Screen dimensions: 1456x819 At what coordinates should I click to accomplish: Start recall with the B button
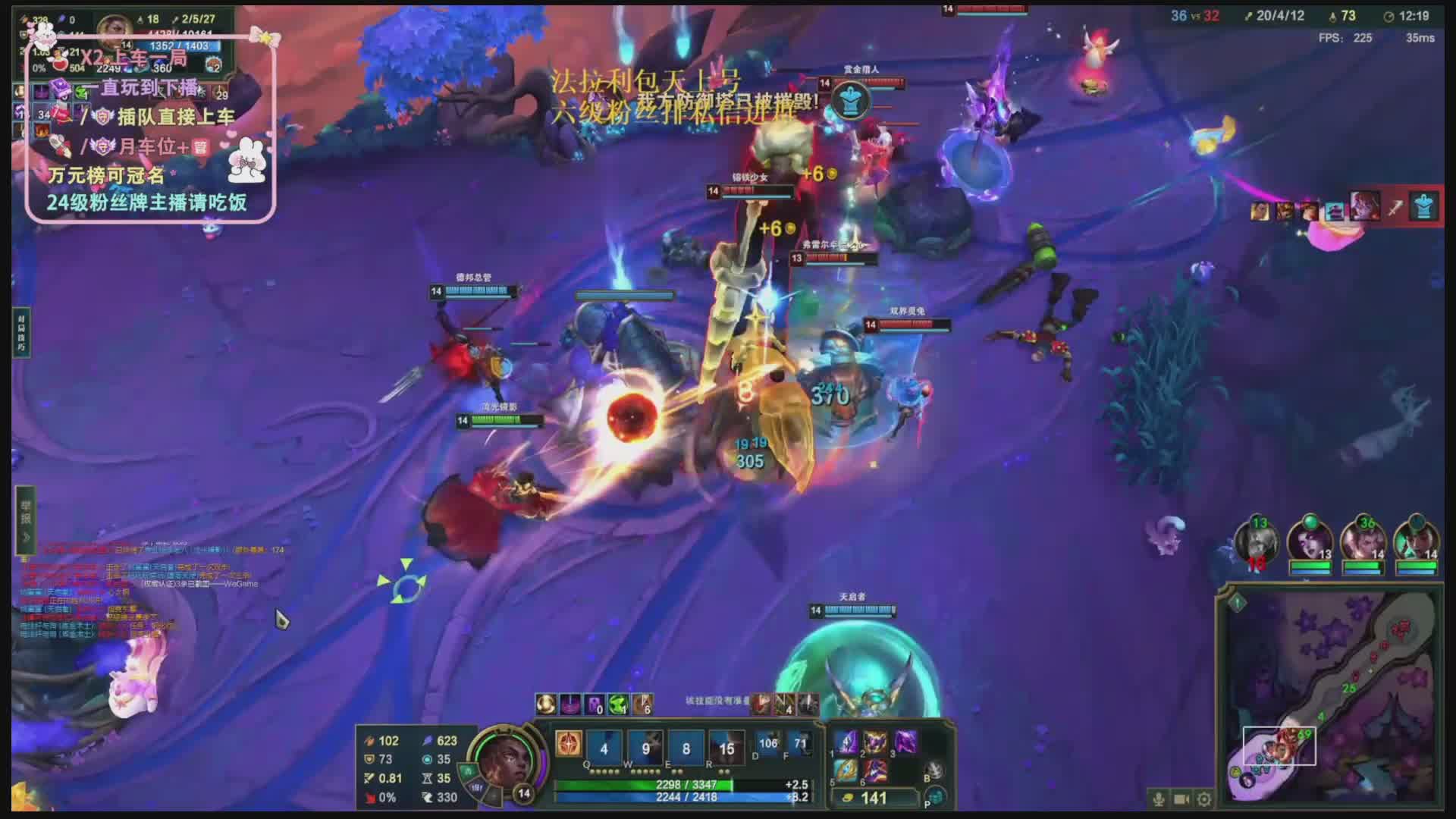coord(935,770)
